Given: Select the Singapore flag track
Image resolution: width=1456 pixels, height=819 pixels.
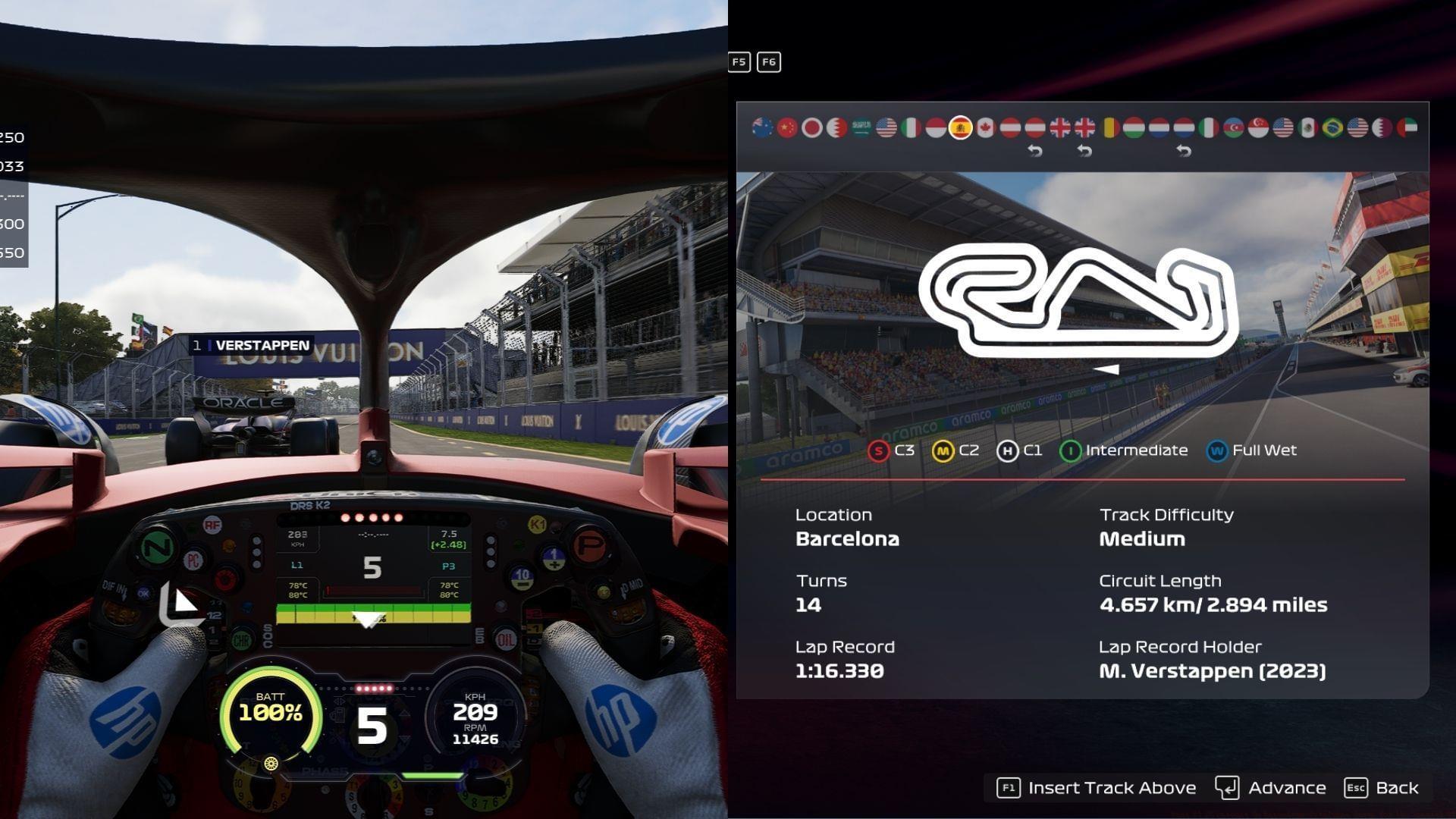Looking at the screenshot, I should [x=1258, y=127].
